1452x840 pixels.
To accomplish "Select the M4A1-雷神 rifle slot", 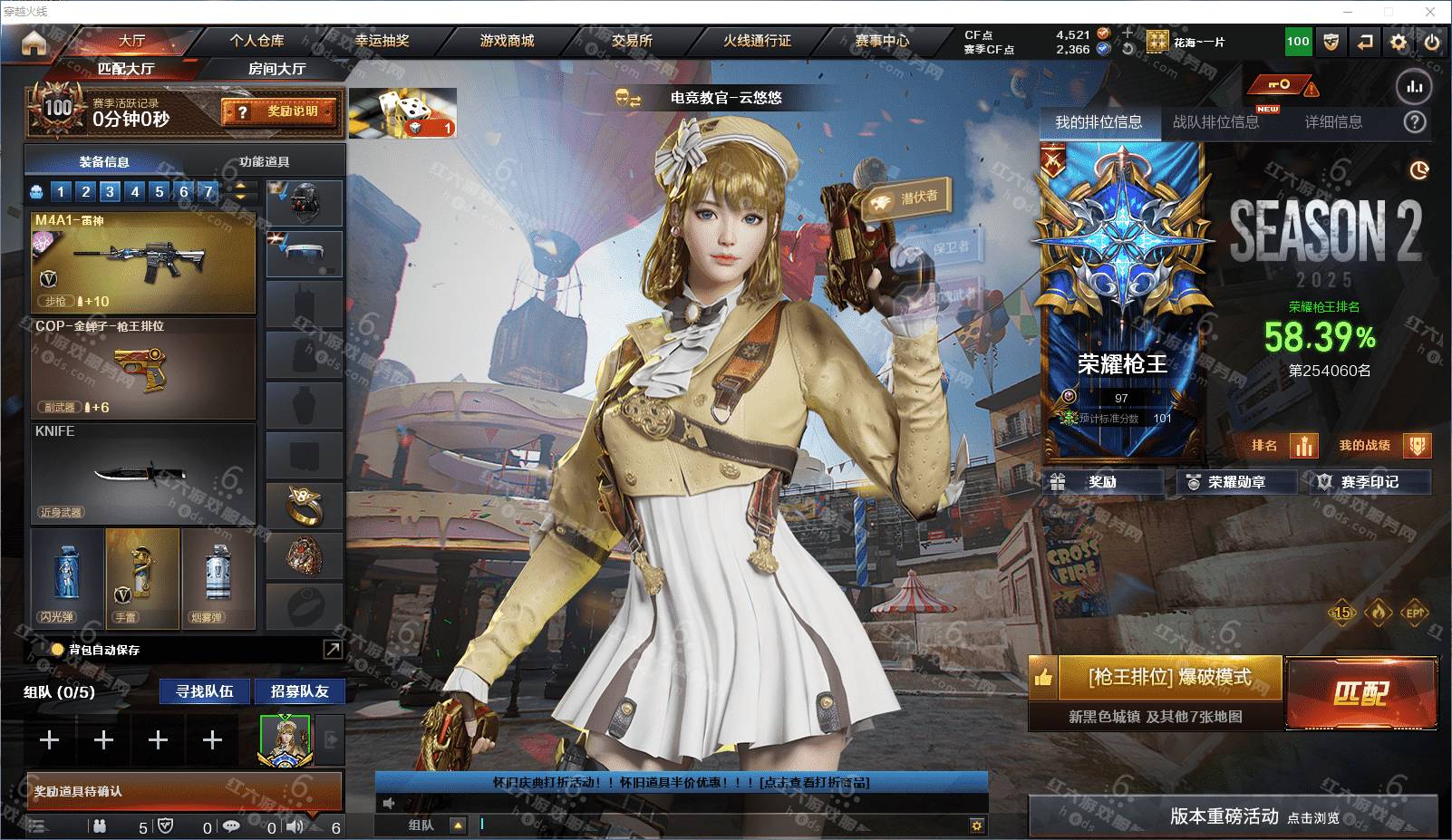I will coord(143,262).
